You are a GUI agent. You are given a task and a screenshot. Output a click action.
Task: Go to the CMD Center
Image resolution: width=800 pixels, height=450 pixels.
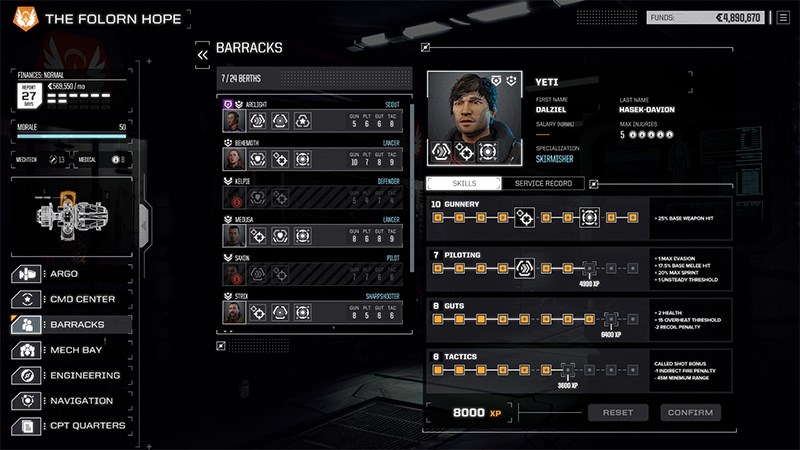coord(70,299)
